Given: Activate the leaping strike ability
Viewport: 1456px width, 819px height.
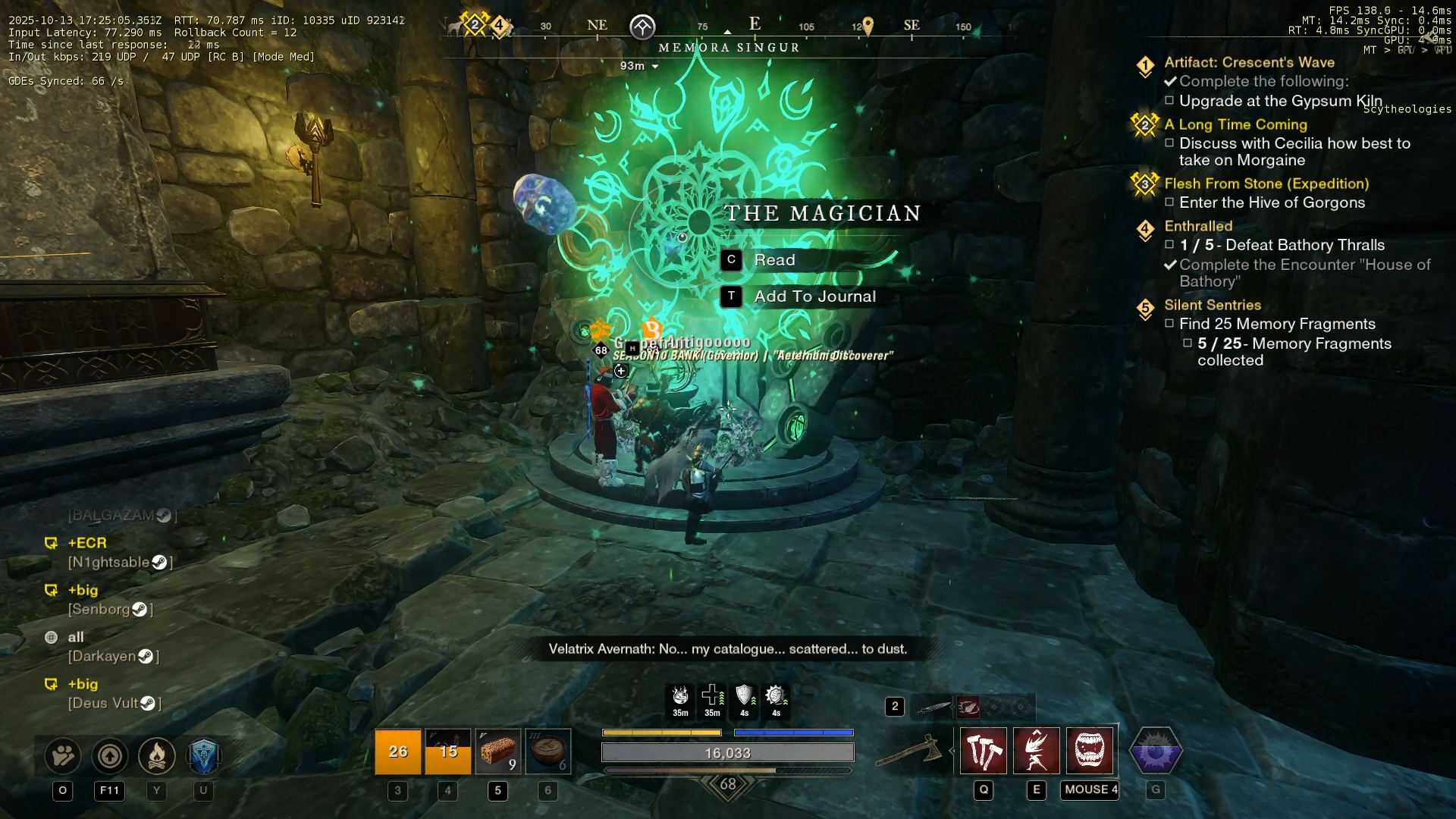Looking at the screenshot, I should coord(1037,751).
